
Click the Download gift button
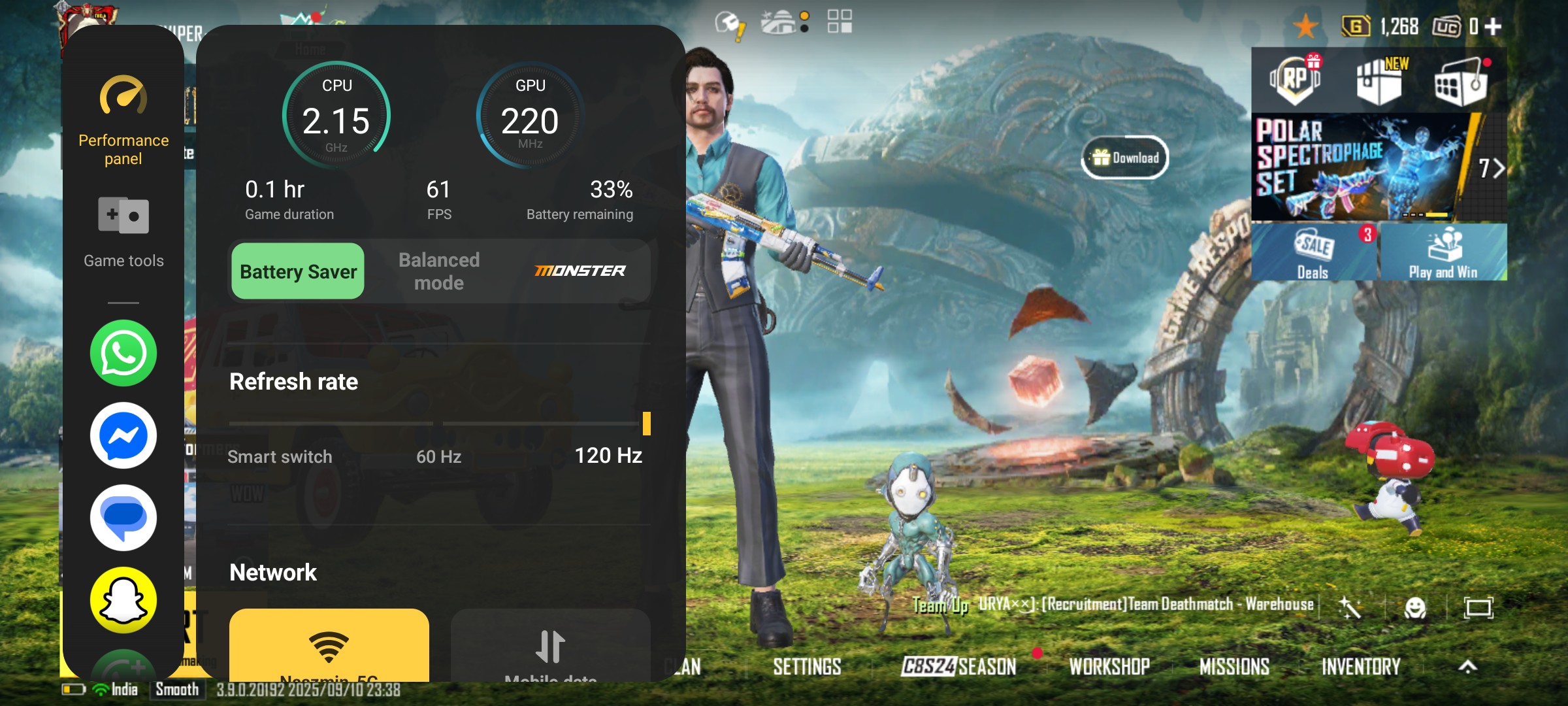pyautogui.click(x=1126, y=158)
